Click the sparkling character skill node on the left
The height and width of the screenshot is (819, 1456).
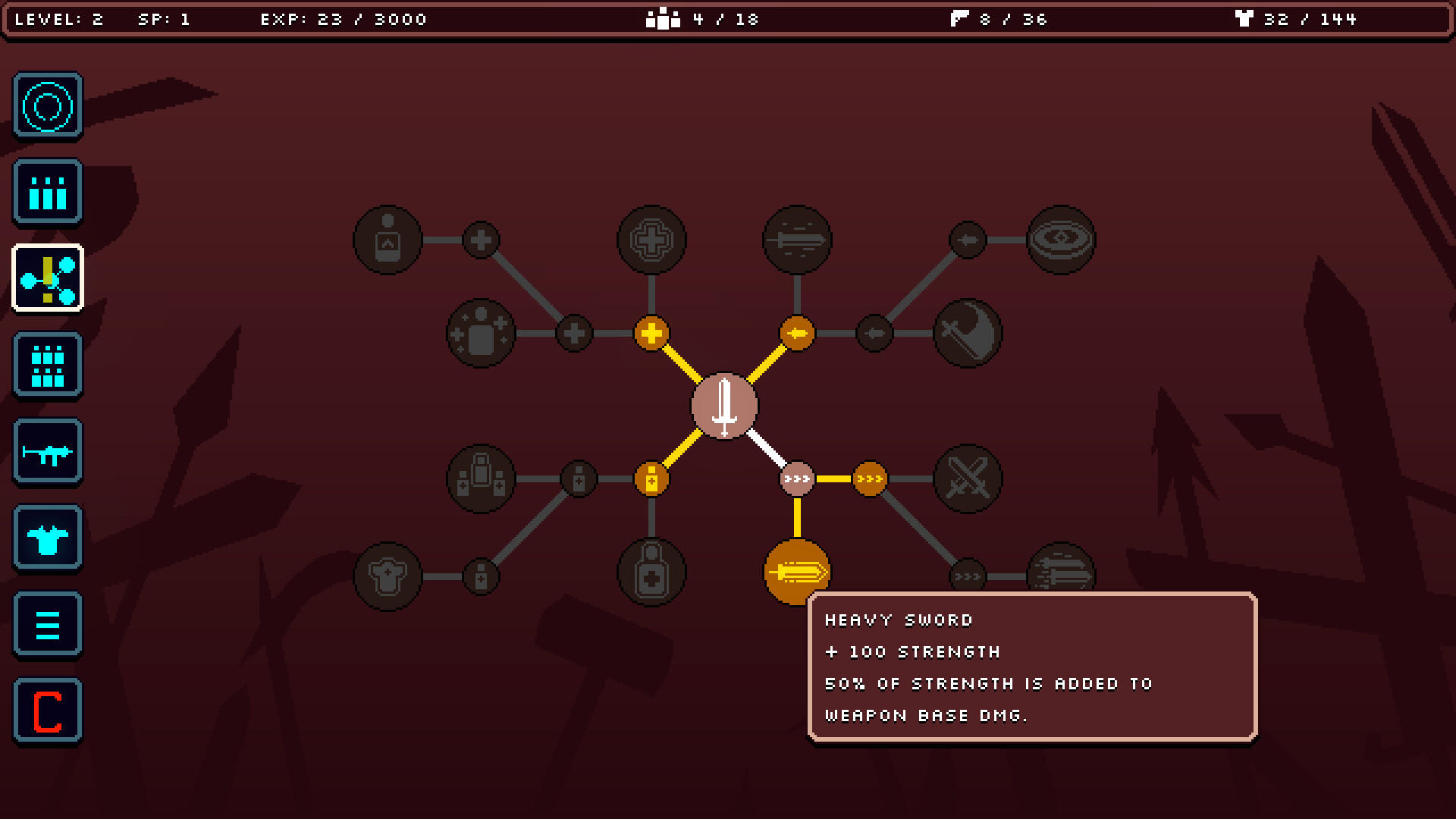click(x=481, y=332)
